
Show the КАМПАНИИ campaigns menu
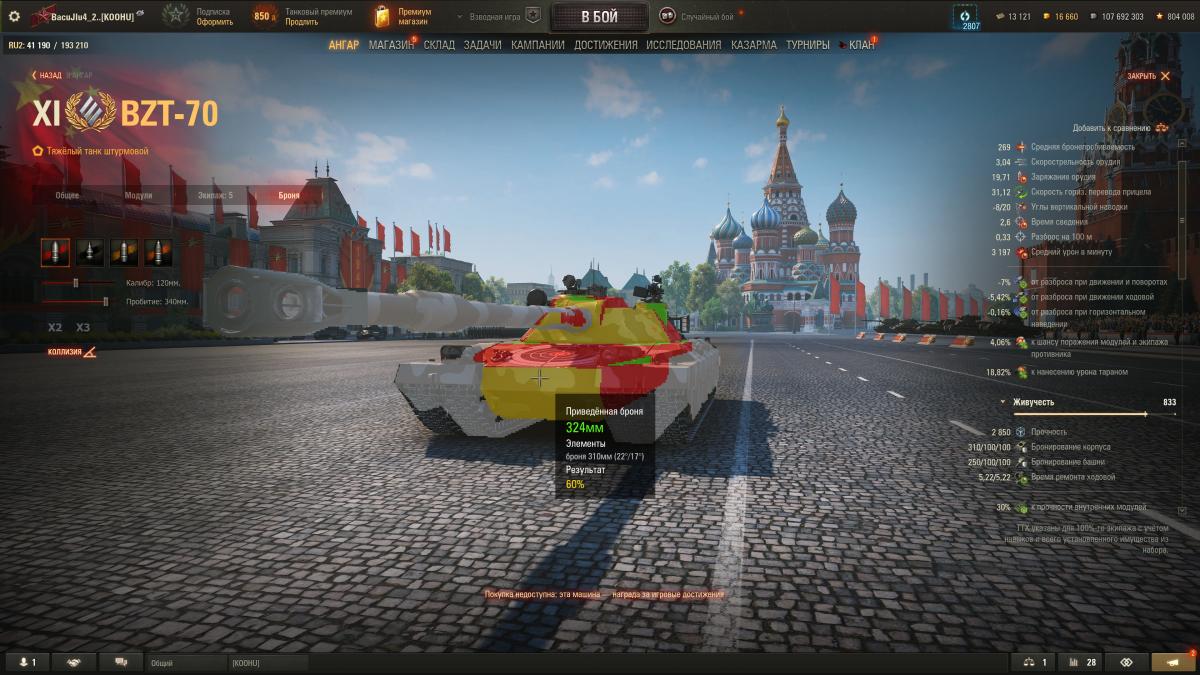coord(537,45)
